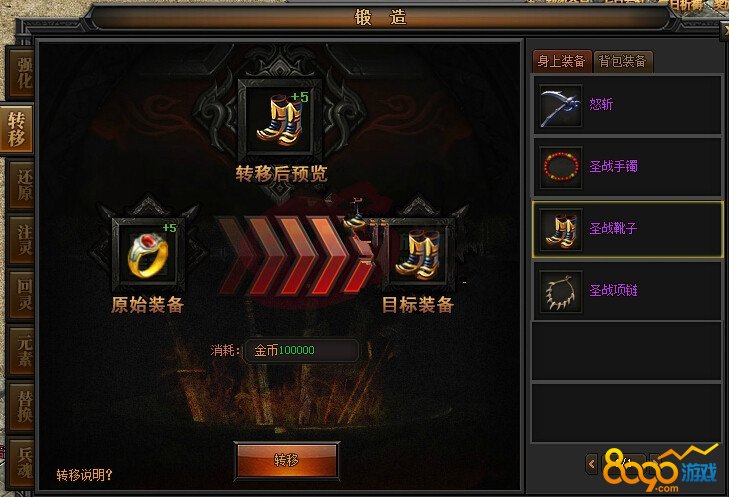The width and height of the screenshot is (729, 497).
Task: Open the 转移说明 help link
Action: [x=84, y=475]
